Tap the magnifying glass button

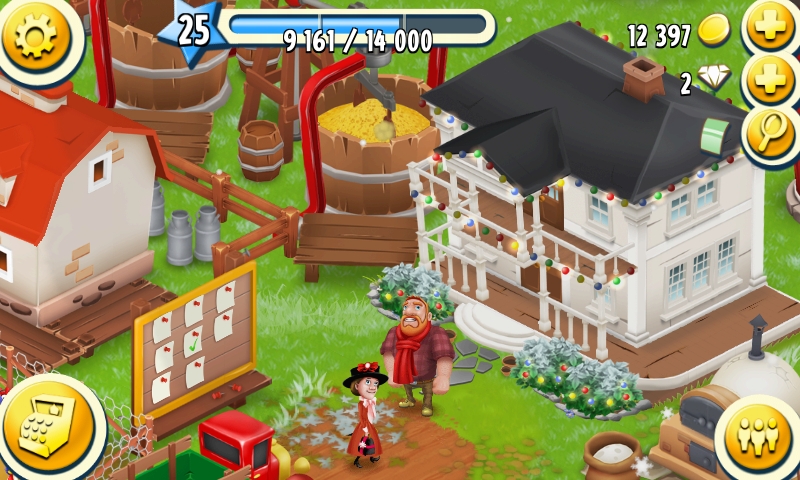[x=771, y=132]
